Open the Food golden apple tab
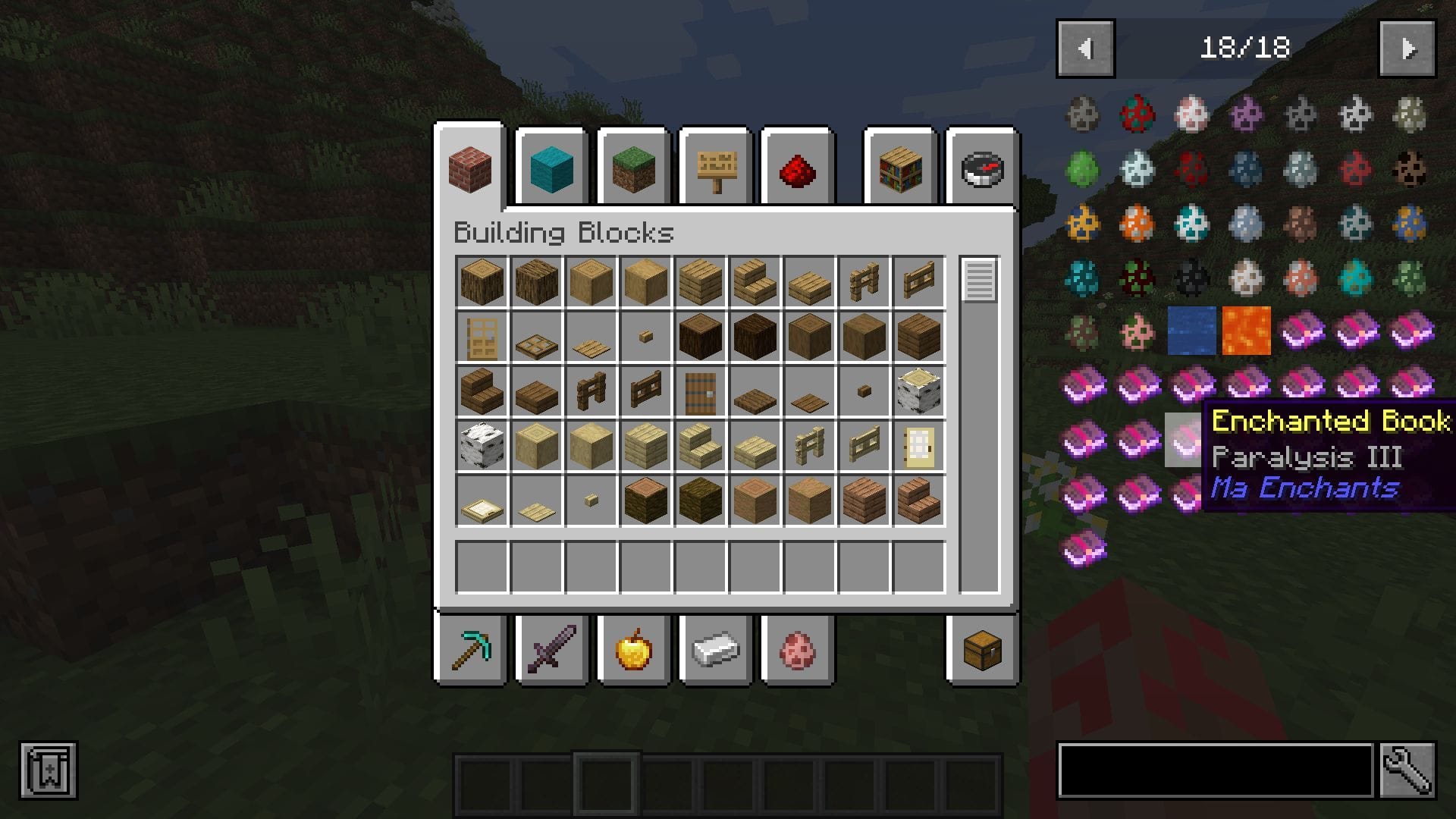1456x819 pixels. coord(633,650)
